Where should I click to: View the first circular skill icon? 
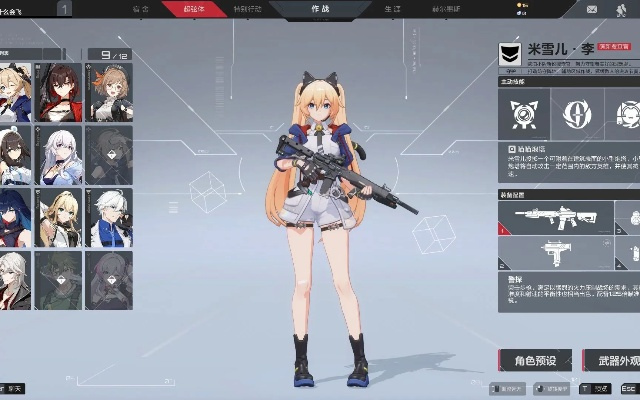523,113
